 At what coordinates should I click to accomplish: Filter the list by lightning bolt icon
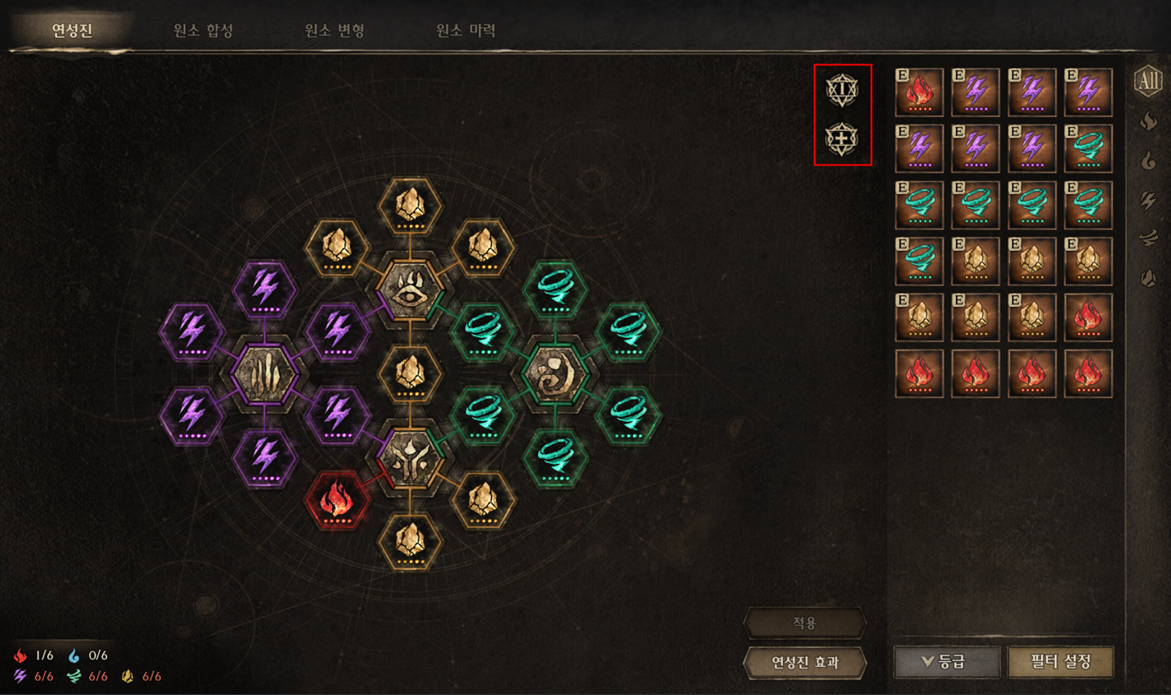click(x=1148, y=200)
